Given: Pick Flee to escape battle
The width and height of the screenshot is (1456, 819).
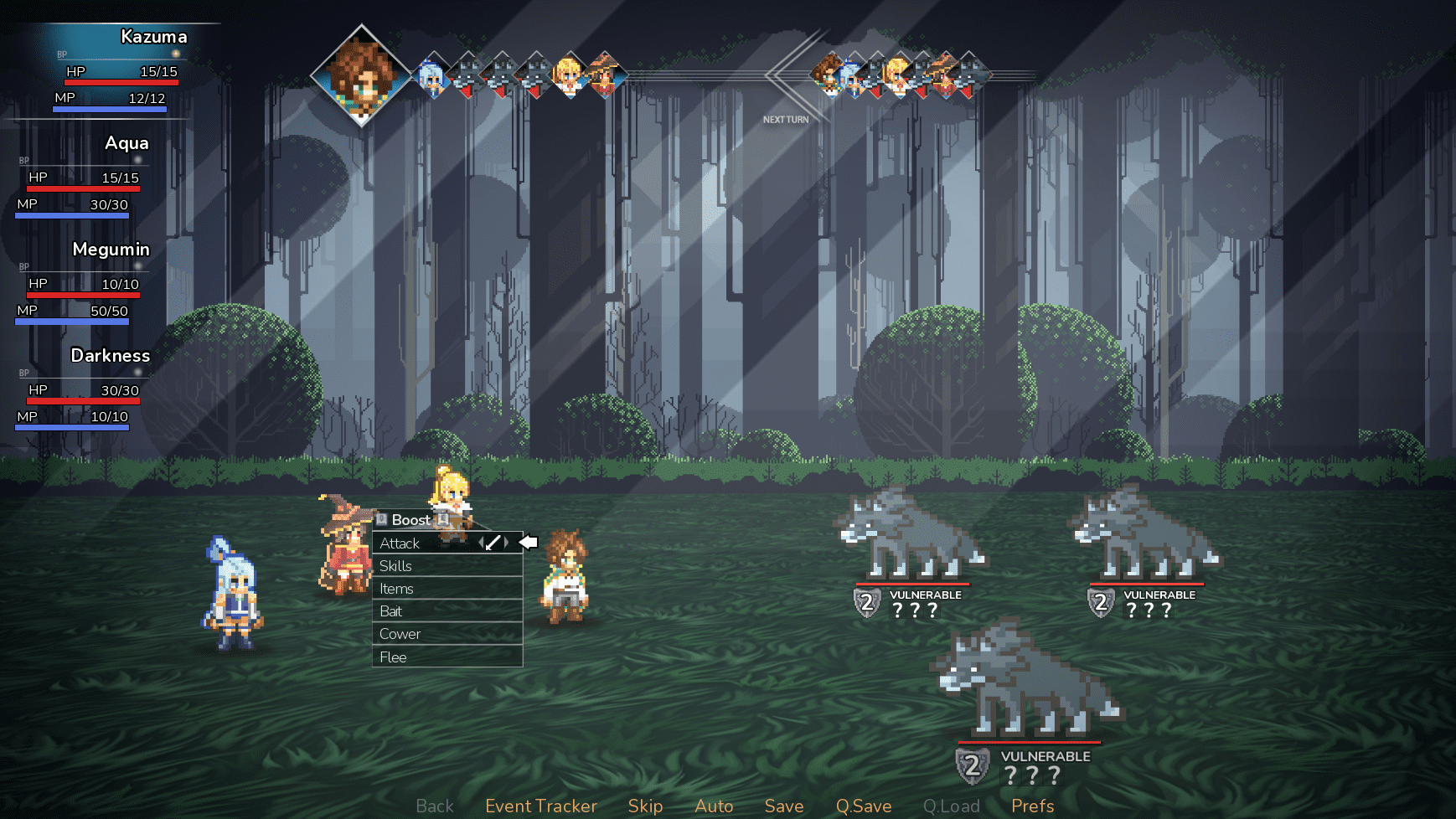Looking at the screenshot, I should pyautogui.click(x=394, y=657).
